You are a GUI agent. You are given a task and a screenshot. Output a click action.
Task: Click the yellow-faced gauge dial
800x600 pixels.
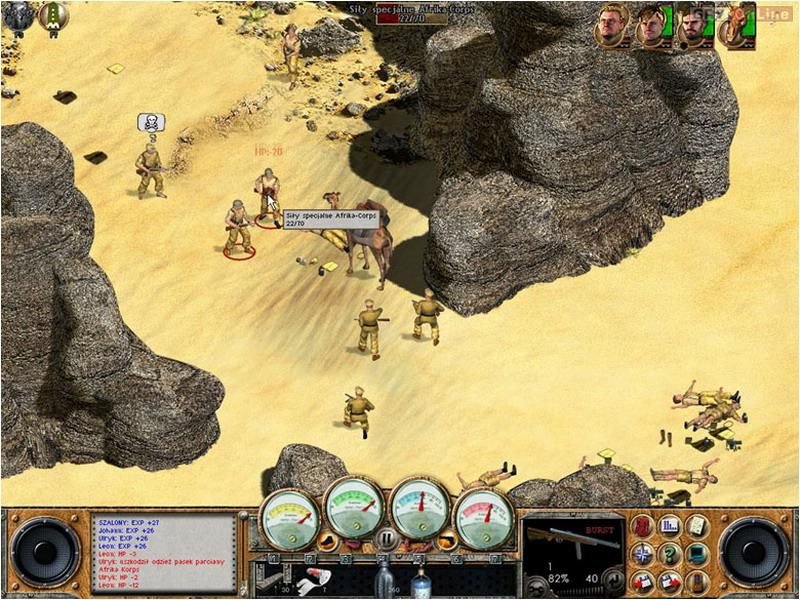290,516
